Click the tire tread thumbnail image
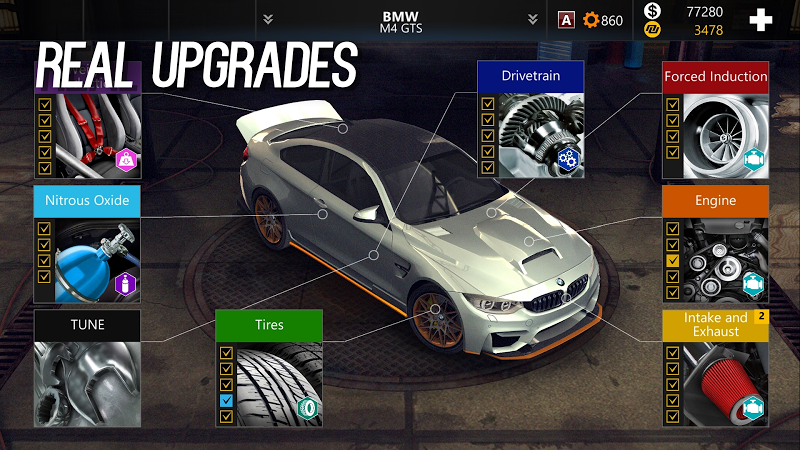 [279, 382]
